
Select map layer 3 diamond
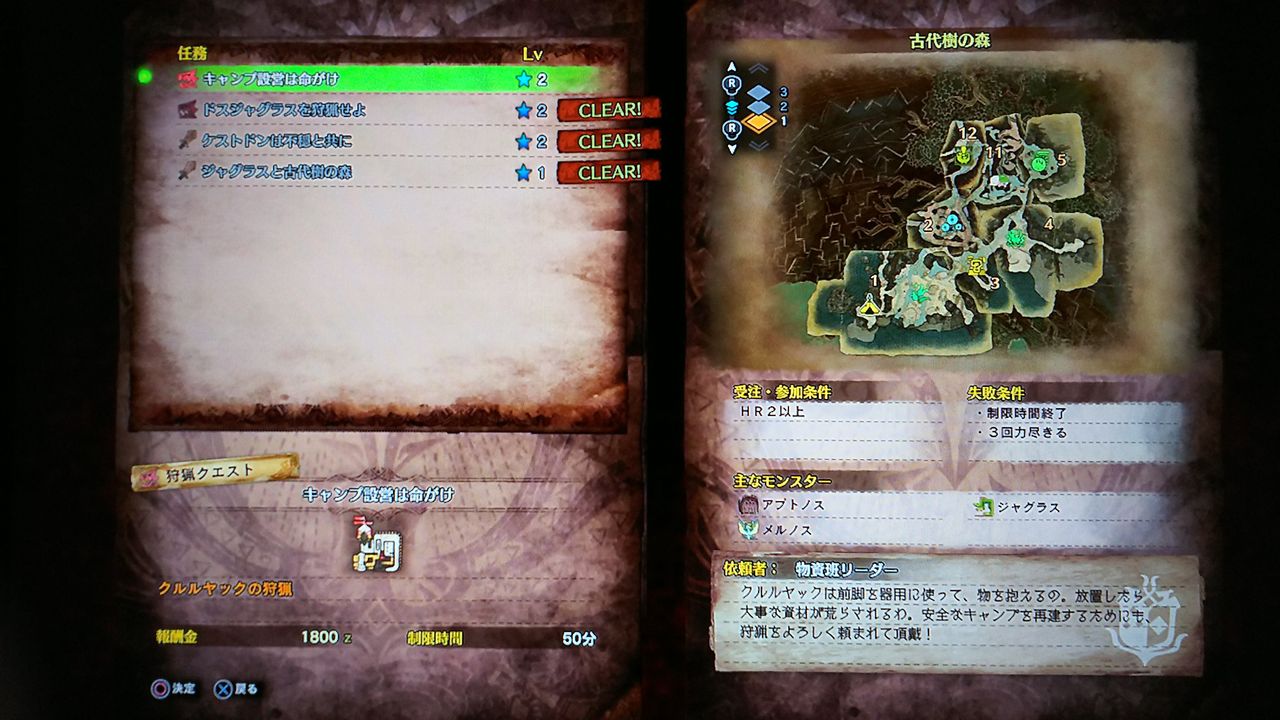click(x=757, y=92)
